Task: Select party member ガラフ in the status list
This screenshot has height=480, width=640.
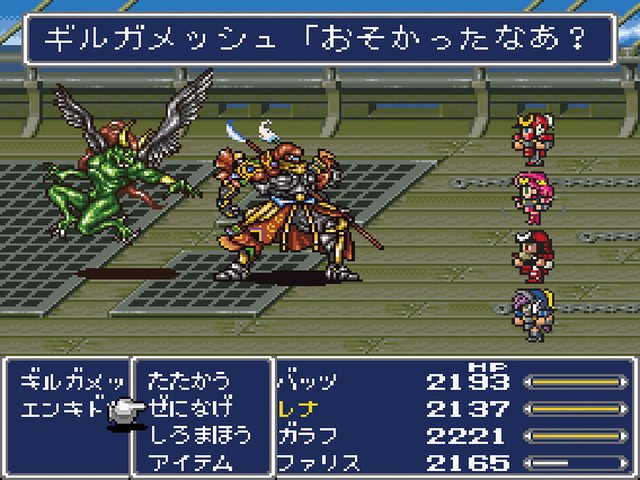Action: pyautogui.click(x=306, y=435)
